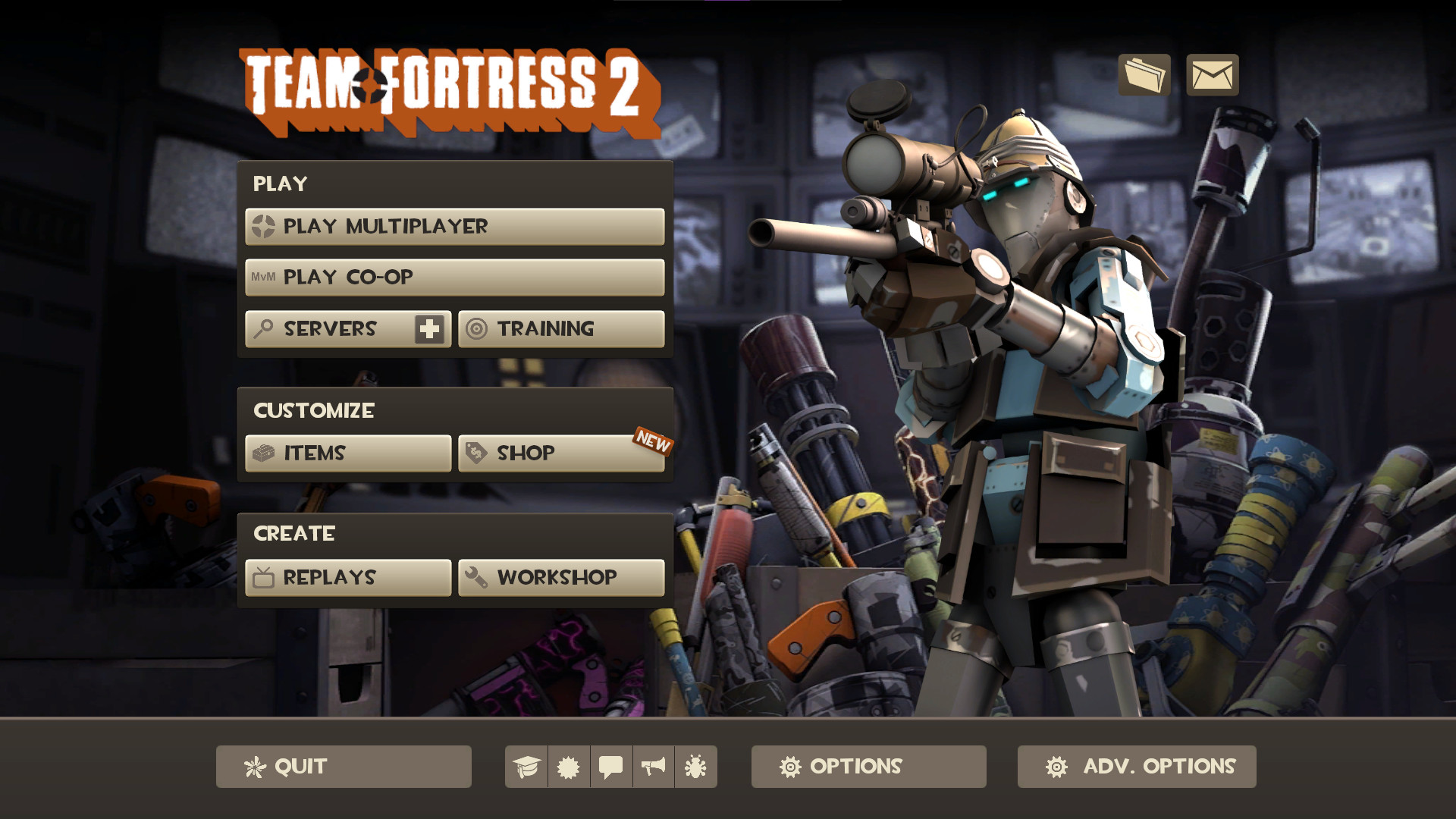Select the megaphone announcements icon
This screenshot has height=819, width=1456.
click(653, 767)
